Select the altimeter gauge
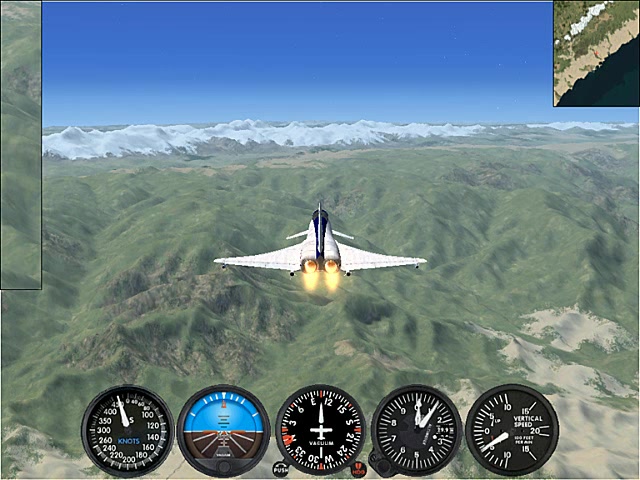This screenshot has width=640, height=480. 416,430
